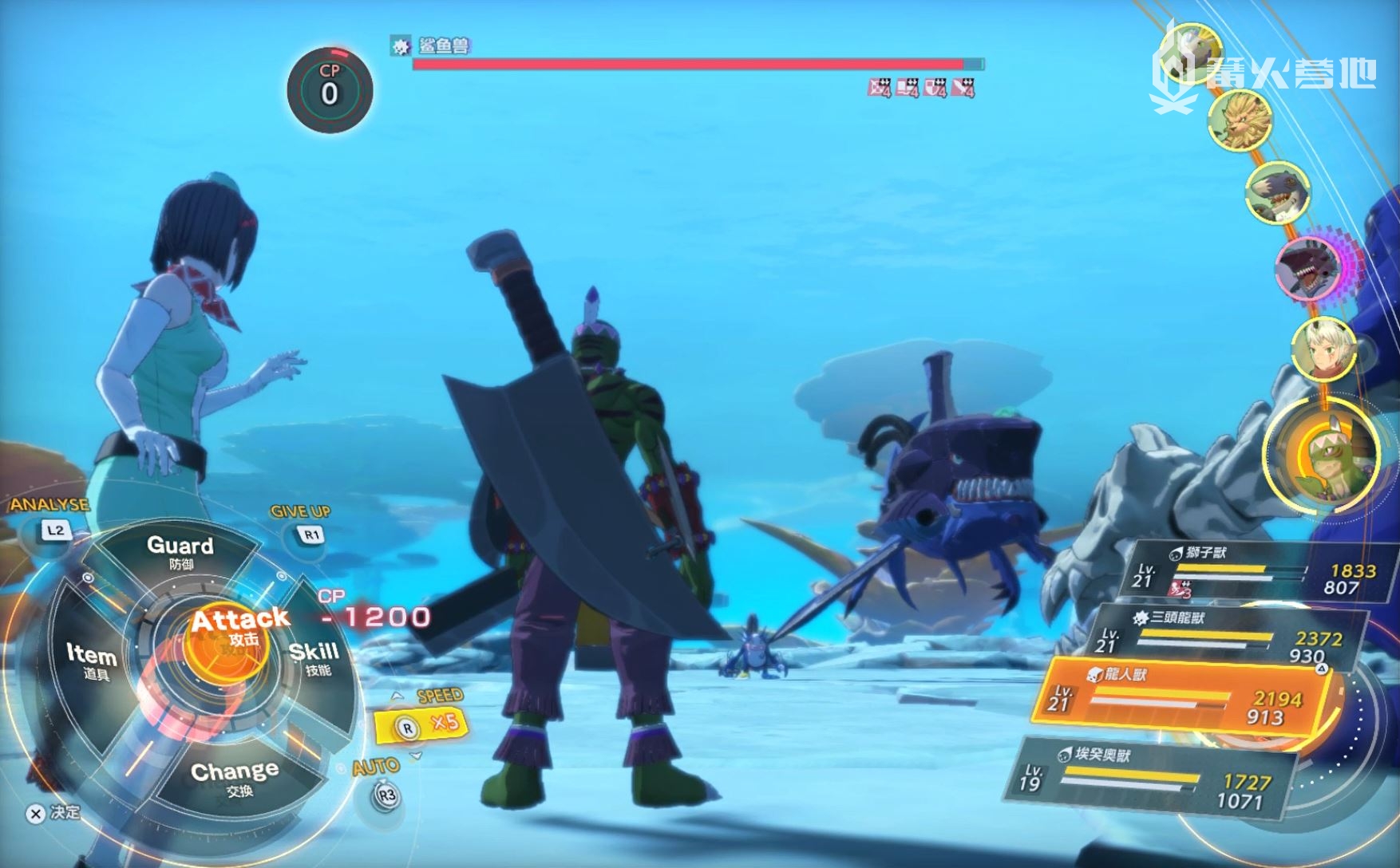Select the Change command
Image resolution: width=1400 pixels, height=868 pixels.
(x=235, y=776)
